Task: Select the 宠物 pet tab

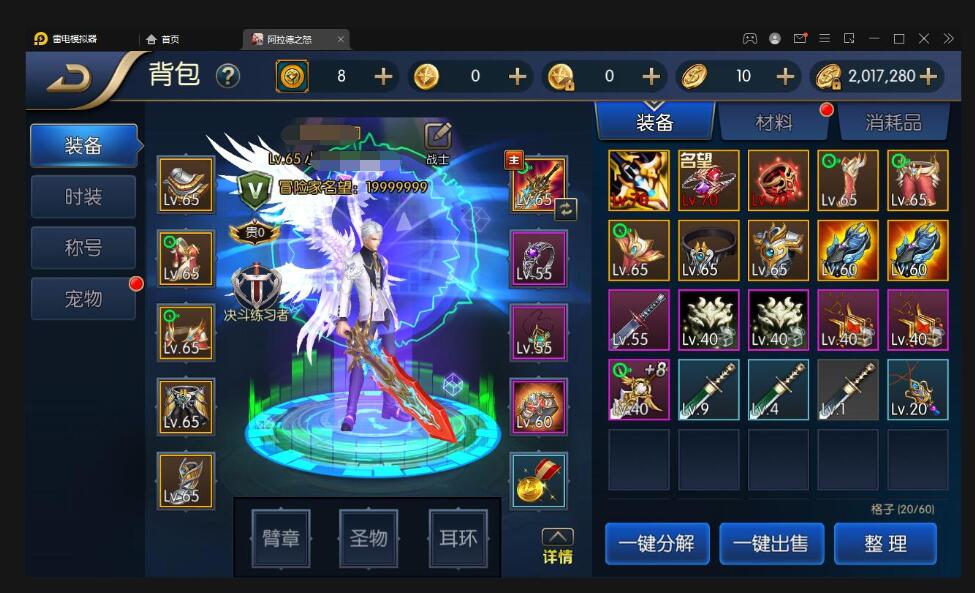Action: pyautogui.click(x=84, y=298)
